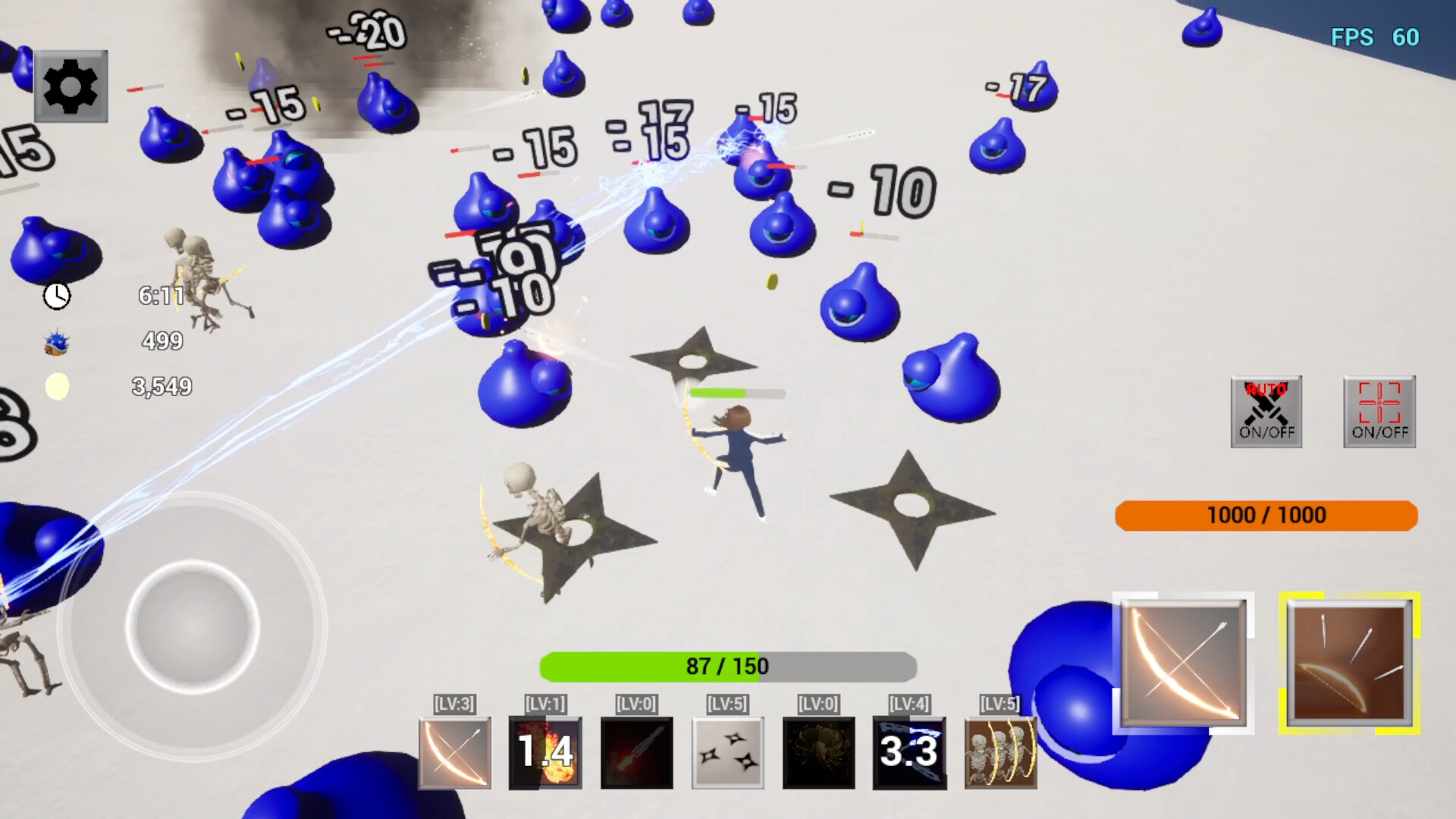Open the settings gear menu
The height and width of the screenshot is (819, 1456).
(71, 86)
